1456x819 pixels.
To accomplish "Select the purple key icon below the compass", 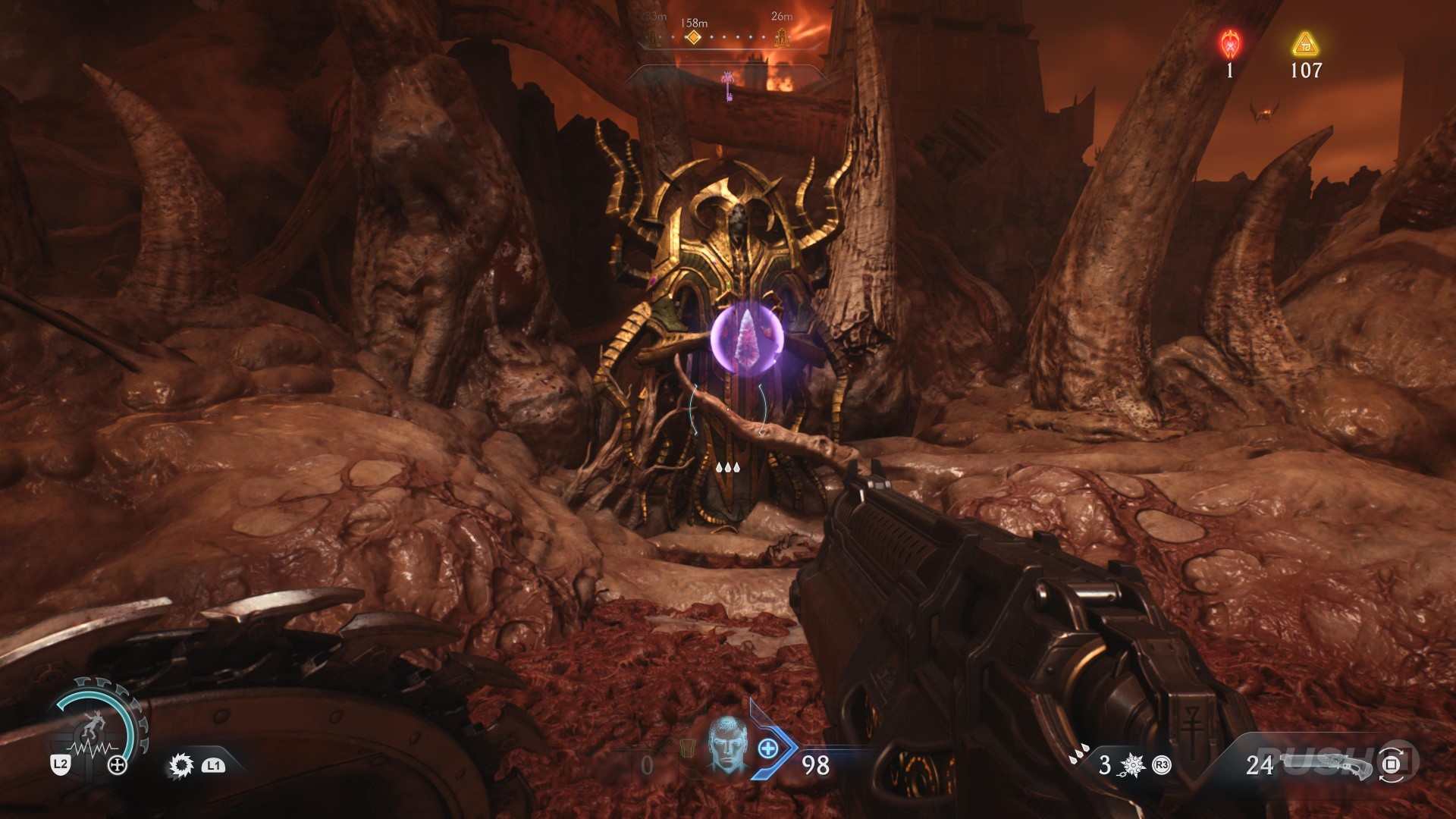I will click(729, 86).
